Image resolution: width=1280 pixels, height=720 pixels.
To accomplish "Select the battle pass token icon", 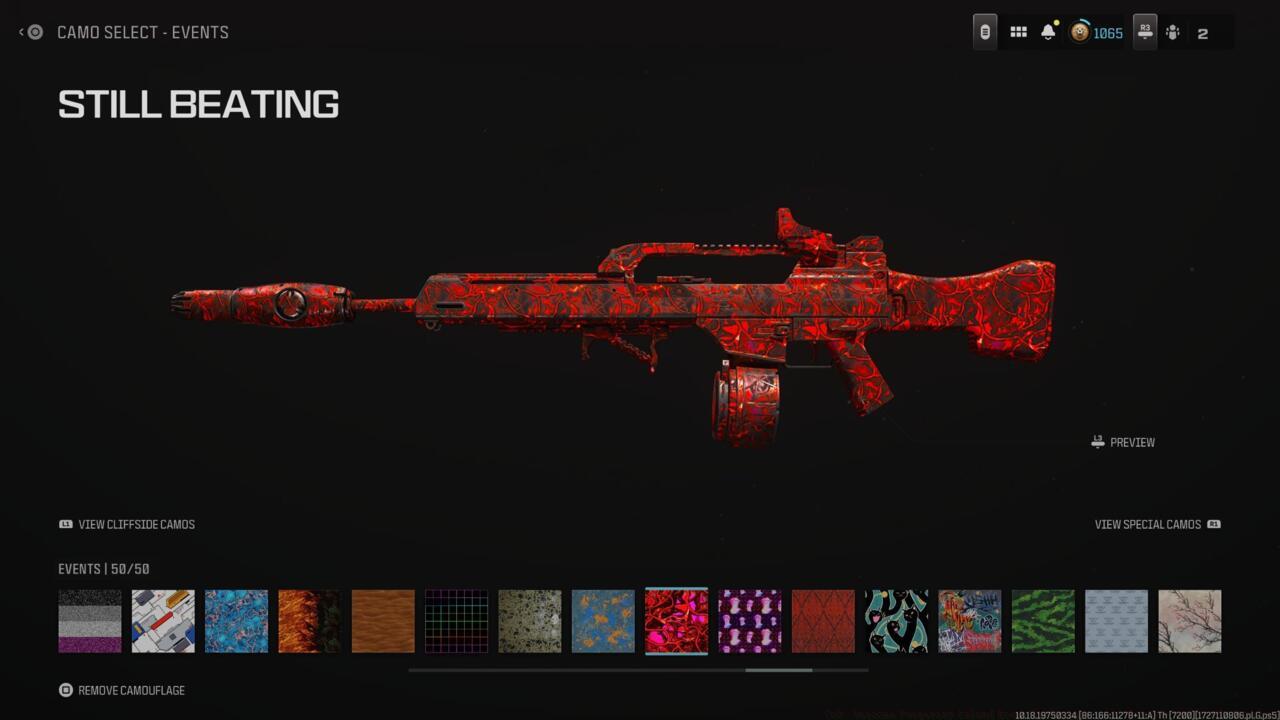I will pyautogui.click(x=983, y=31).
